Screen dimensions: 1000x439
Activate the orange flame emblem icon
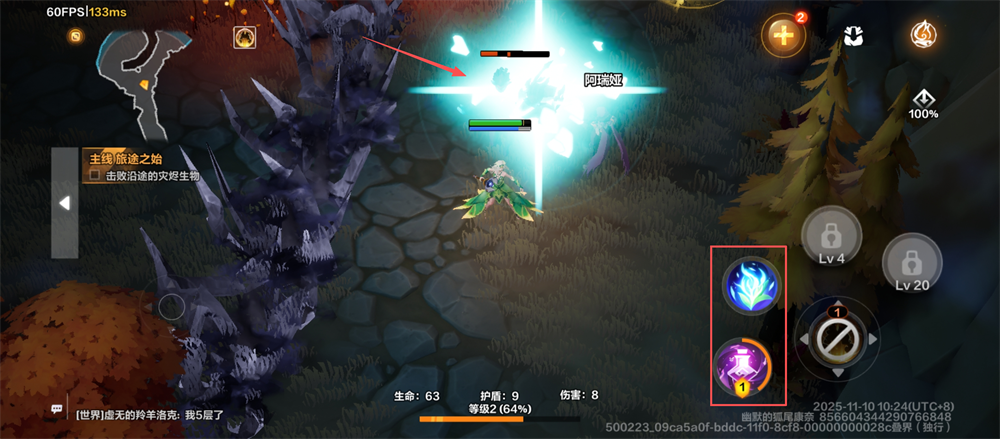[x=923, y=35]
